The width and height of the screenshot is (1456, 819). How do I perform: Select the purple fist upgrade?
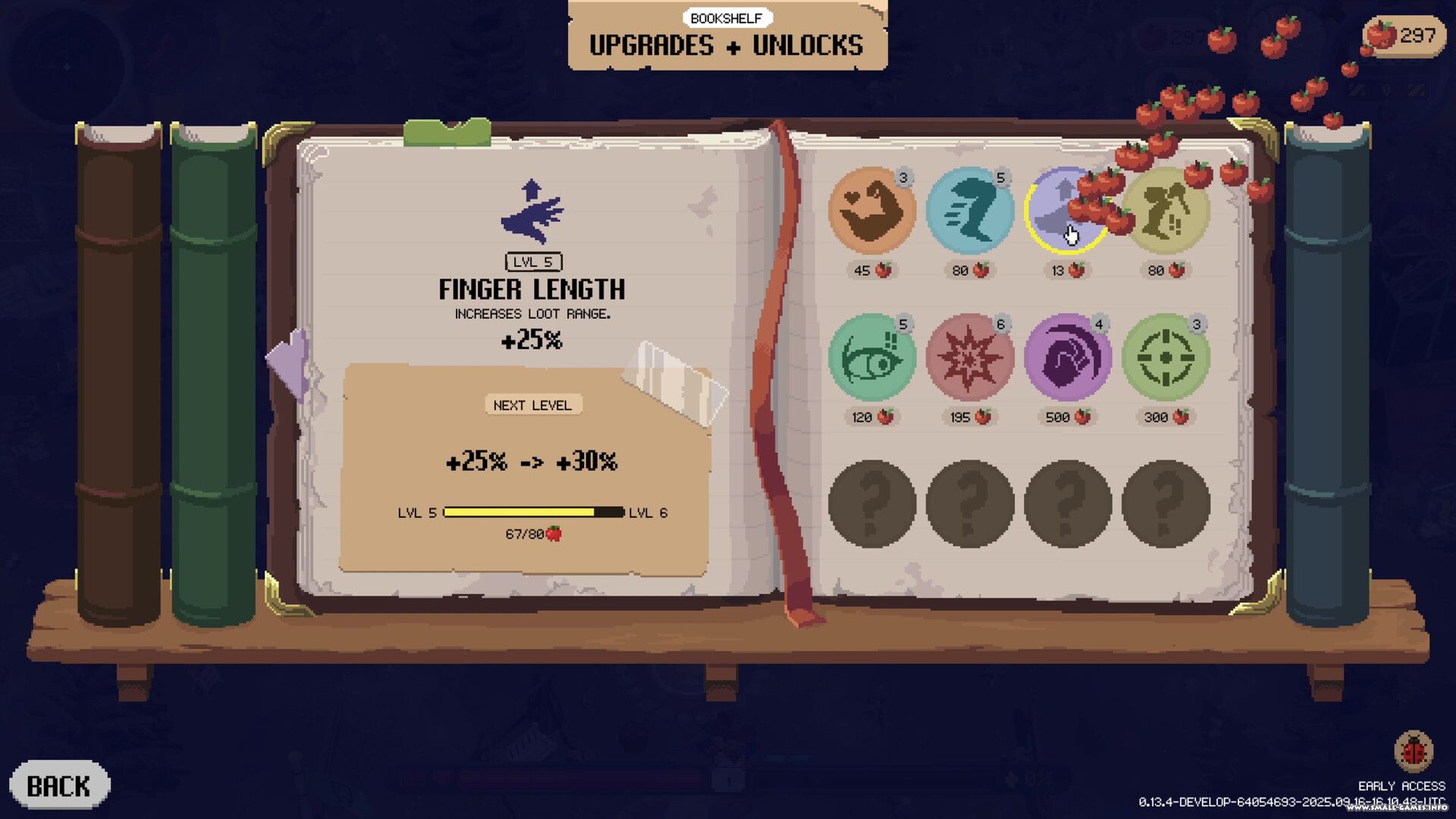1067,357
